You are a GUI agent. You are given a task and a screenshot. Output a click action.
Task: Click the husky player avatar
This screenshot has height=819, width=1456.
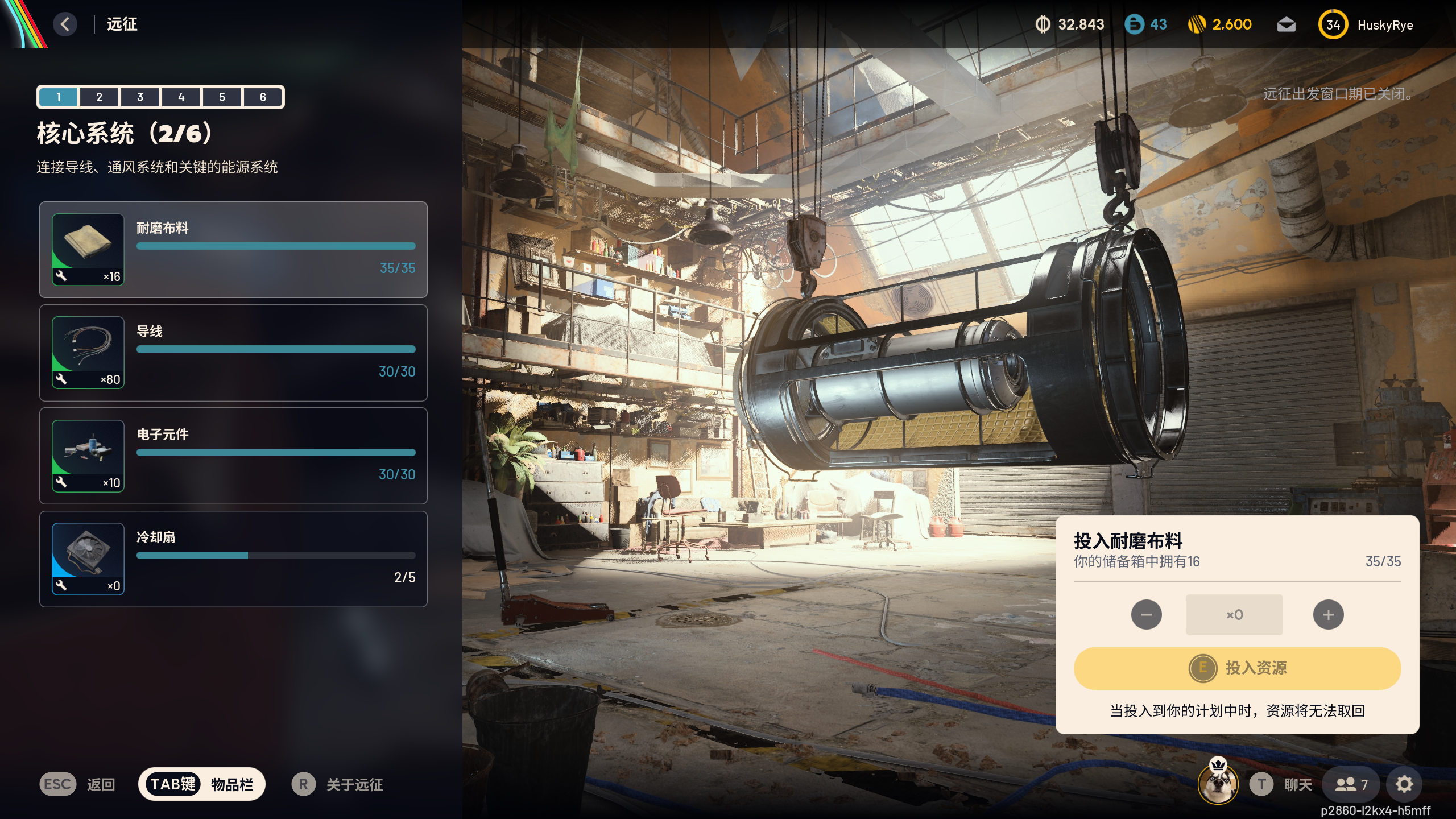click(1218, 784)
